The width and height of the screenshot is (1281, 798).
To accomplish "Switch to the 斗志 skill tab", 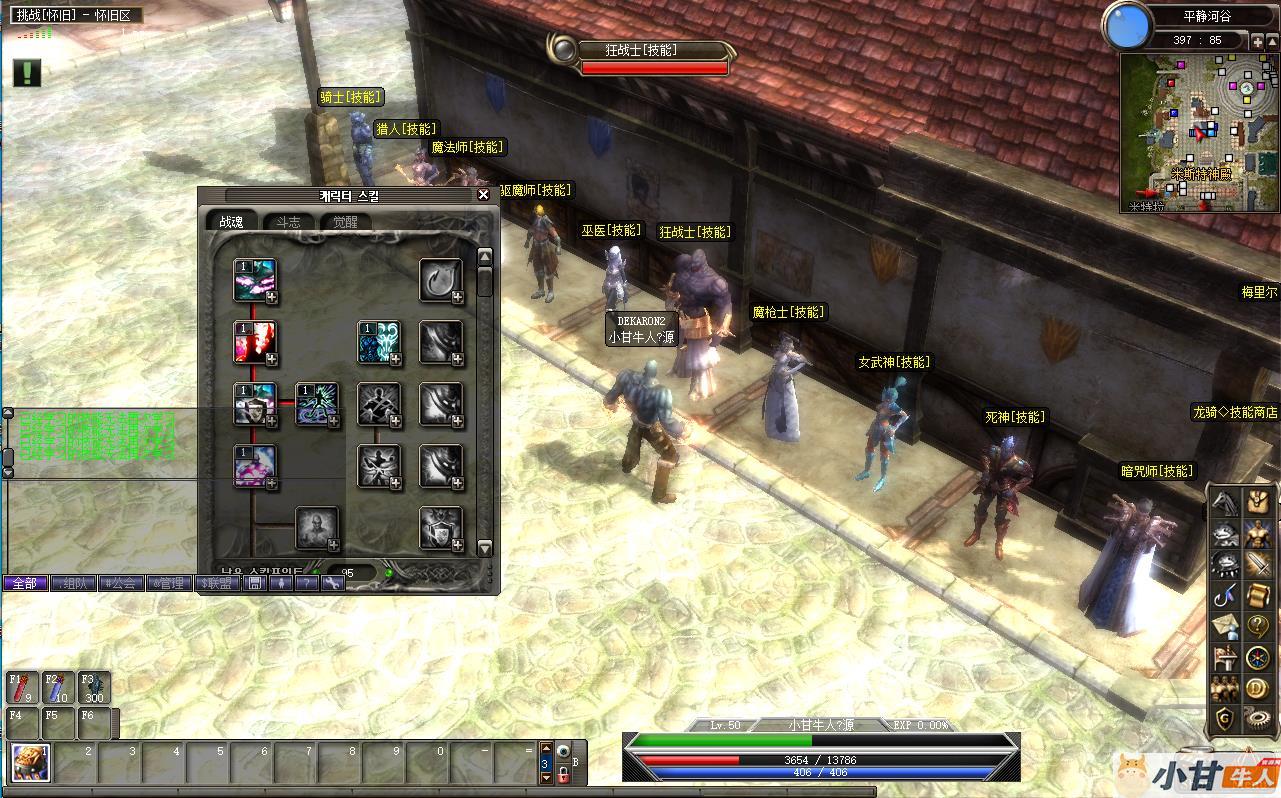I will click(x=288, y=222).
